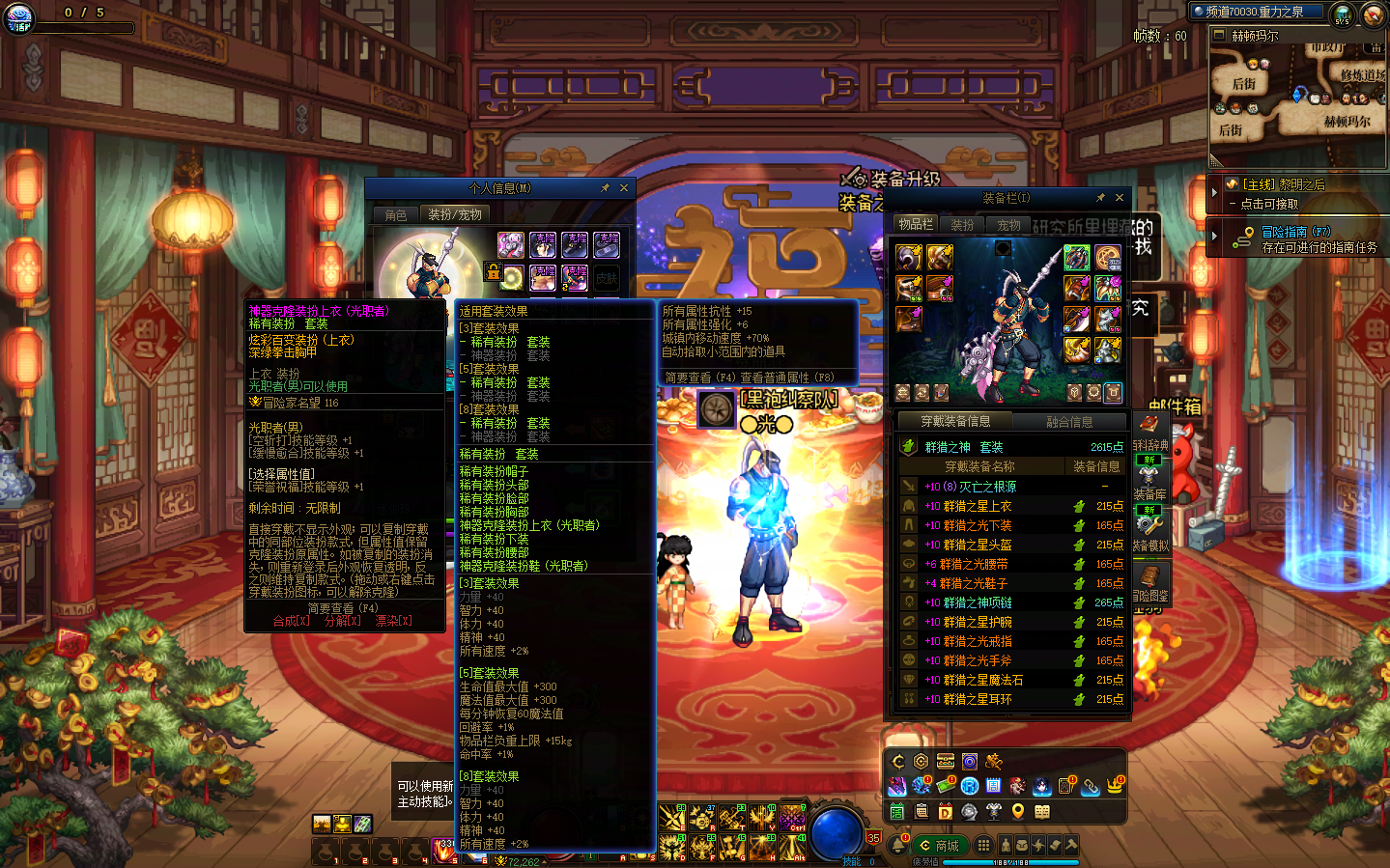This screenshot has height=868, width=1390.
Task: Open the 周 weekly calendar icon
Action: [x=993, y=786]
